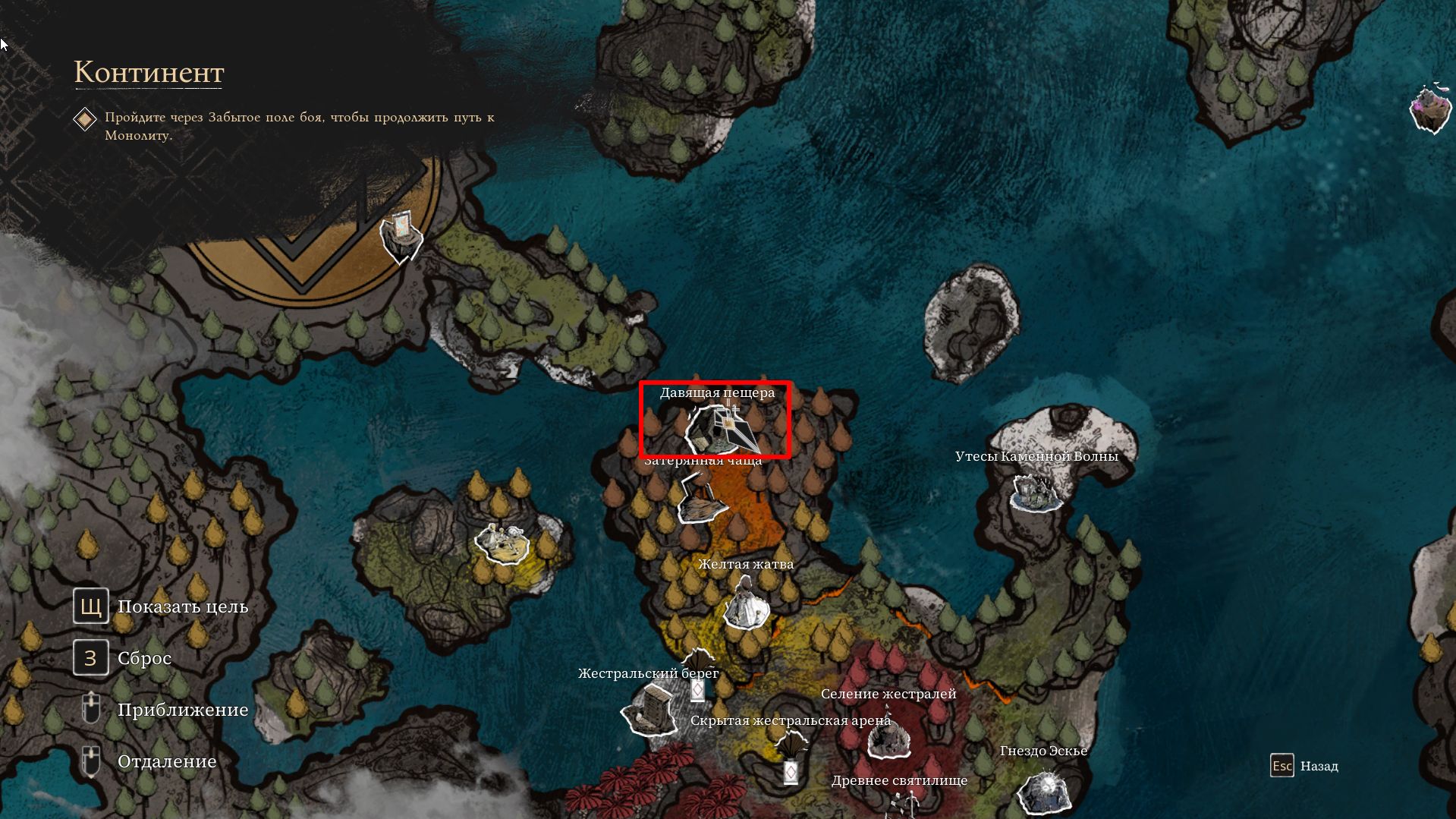Choose the Гнездо Эскье location marker
Screen dimensions: 1456x819
(1043, 792)
